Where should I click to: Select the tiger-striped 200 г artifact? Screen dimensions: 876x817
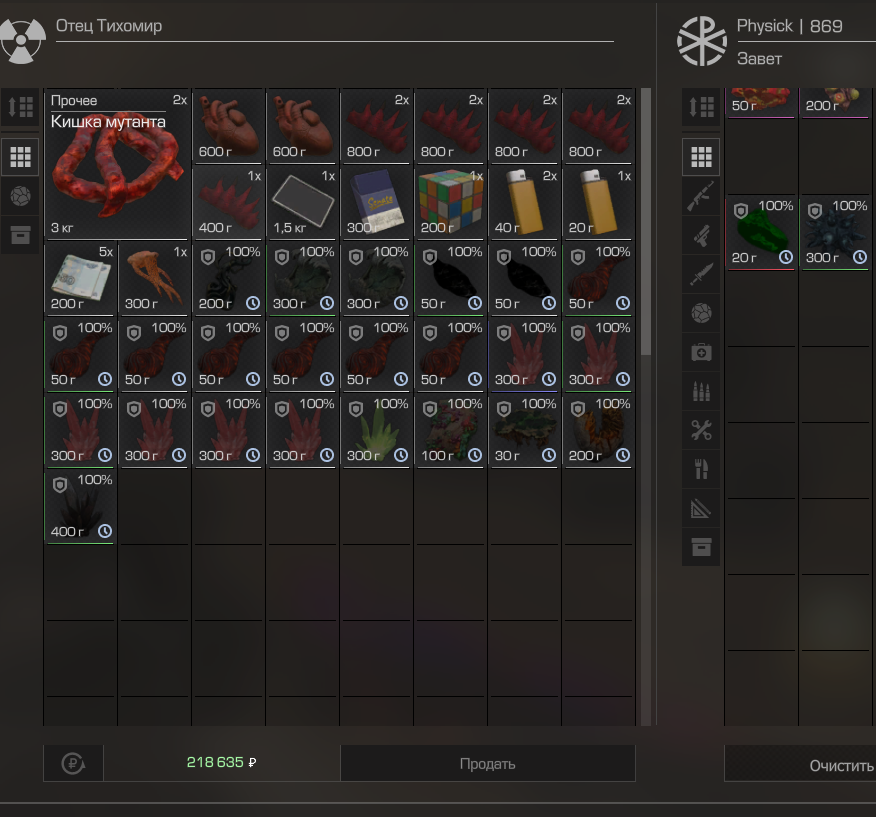click(598, 429)
